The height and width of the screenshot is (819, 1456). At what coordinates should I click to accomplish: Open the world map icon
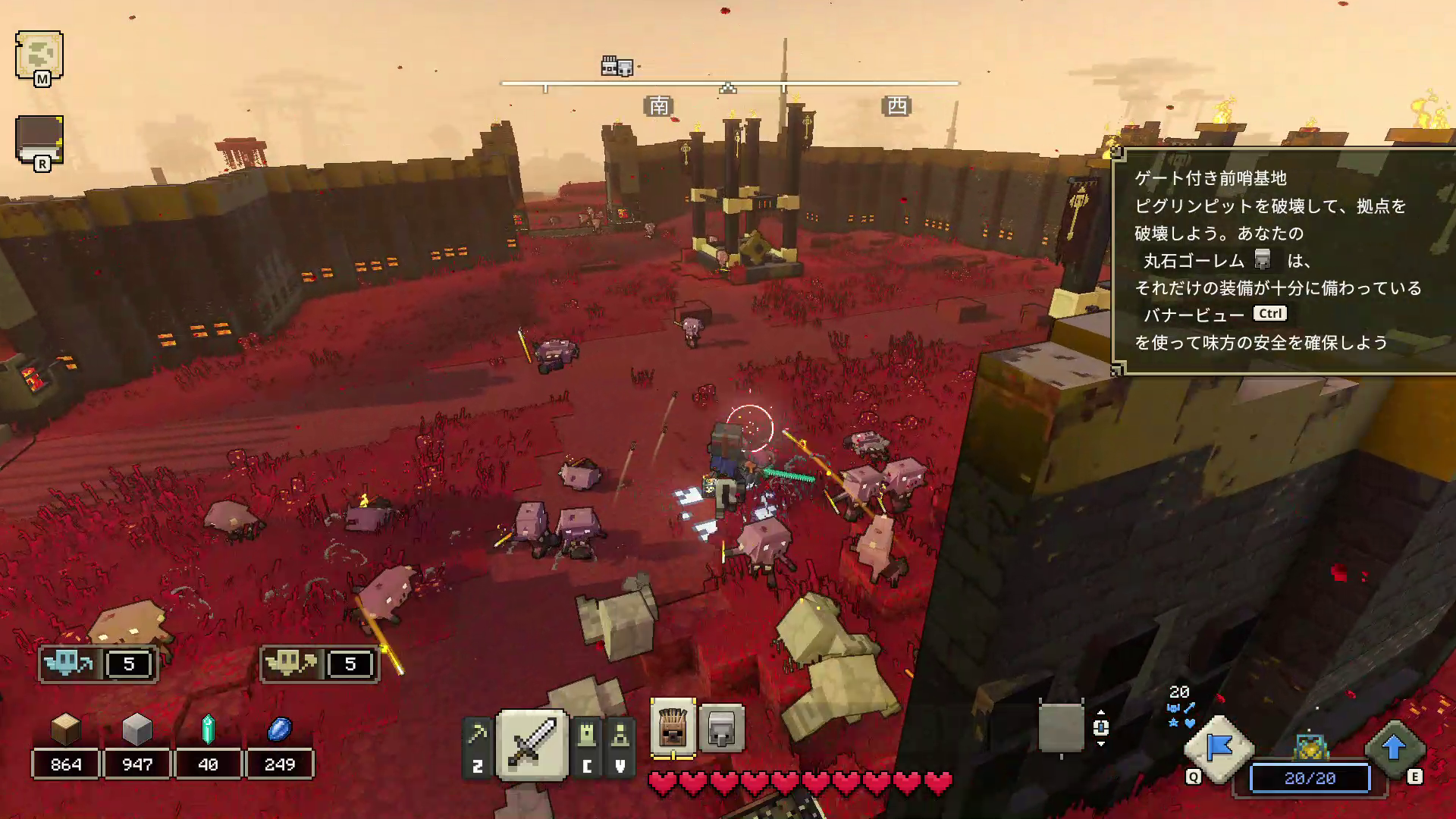[39, 55]
